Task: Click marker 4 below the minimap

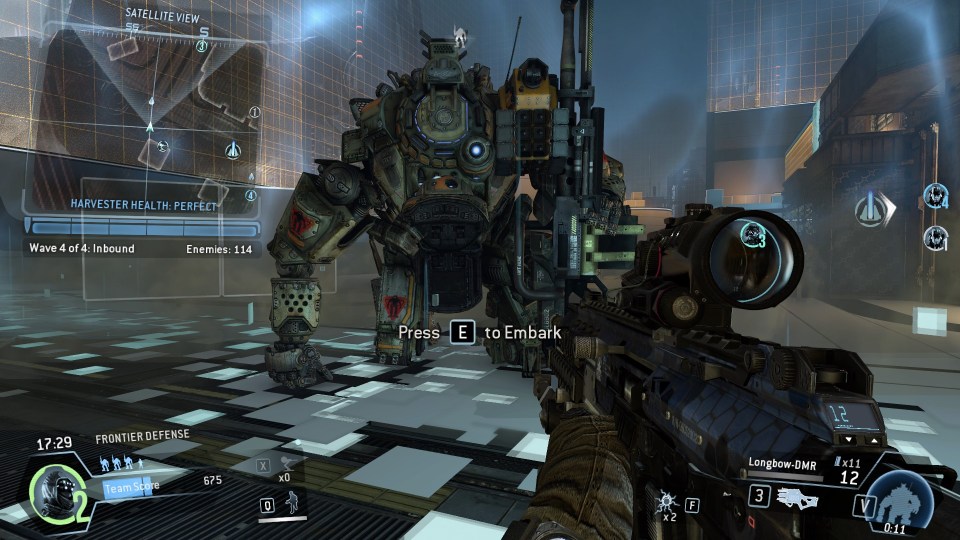Action: pyautogui.click(x=251, y=196)
